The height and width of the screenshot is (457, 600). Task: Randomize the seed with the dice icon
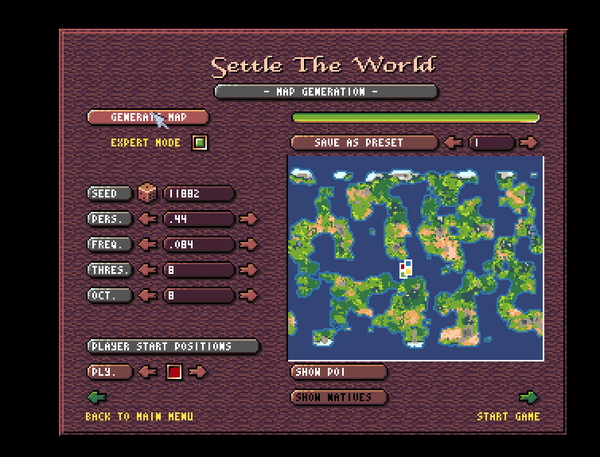[x=147, y=193]
